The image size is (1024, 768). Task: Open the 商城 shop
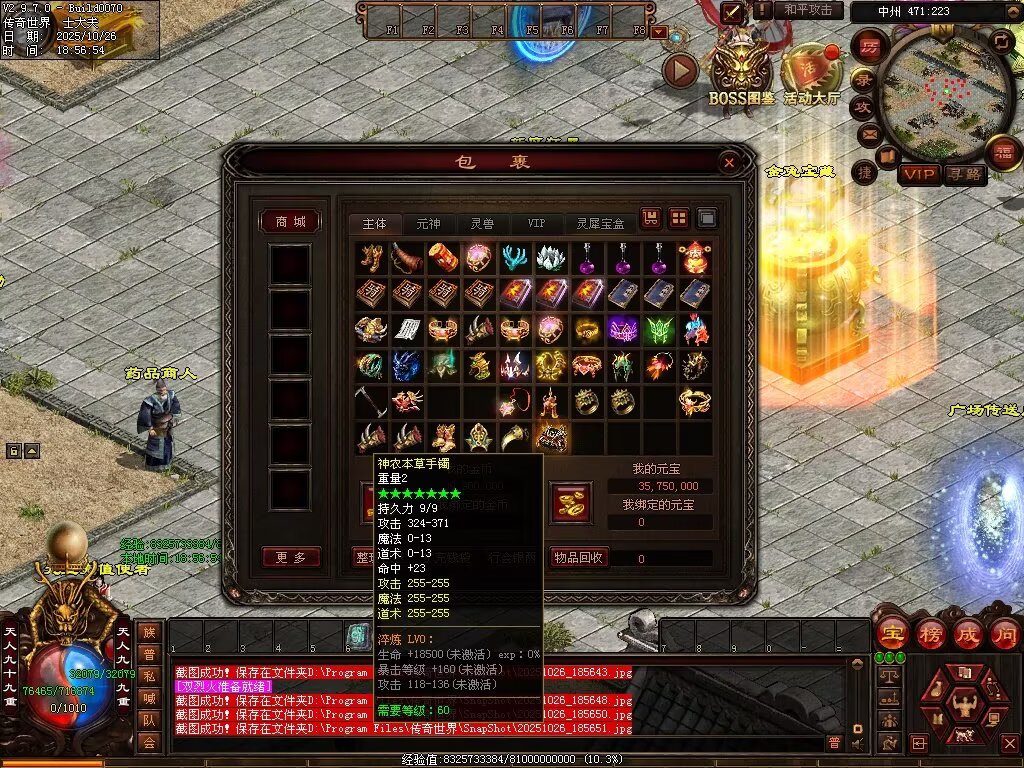(290, 221)
